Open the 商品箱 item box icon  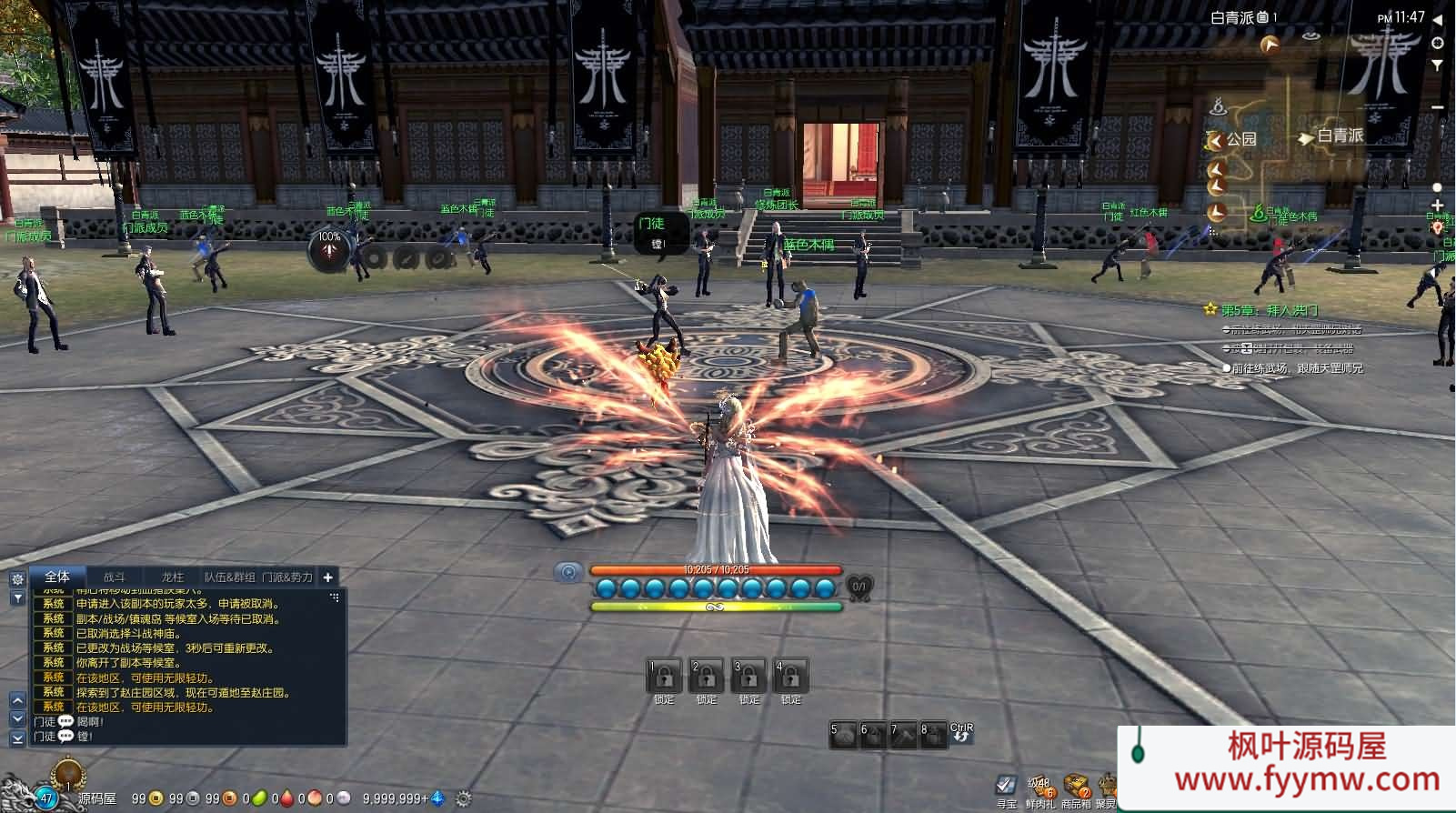tap(1076, 788)
